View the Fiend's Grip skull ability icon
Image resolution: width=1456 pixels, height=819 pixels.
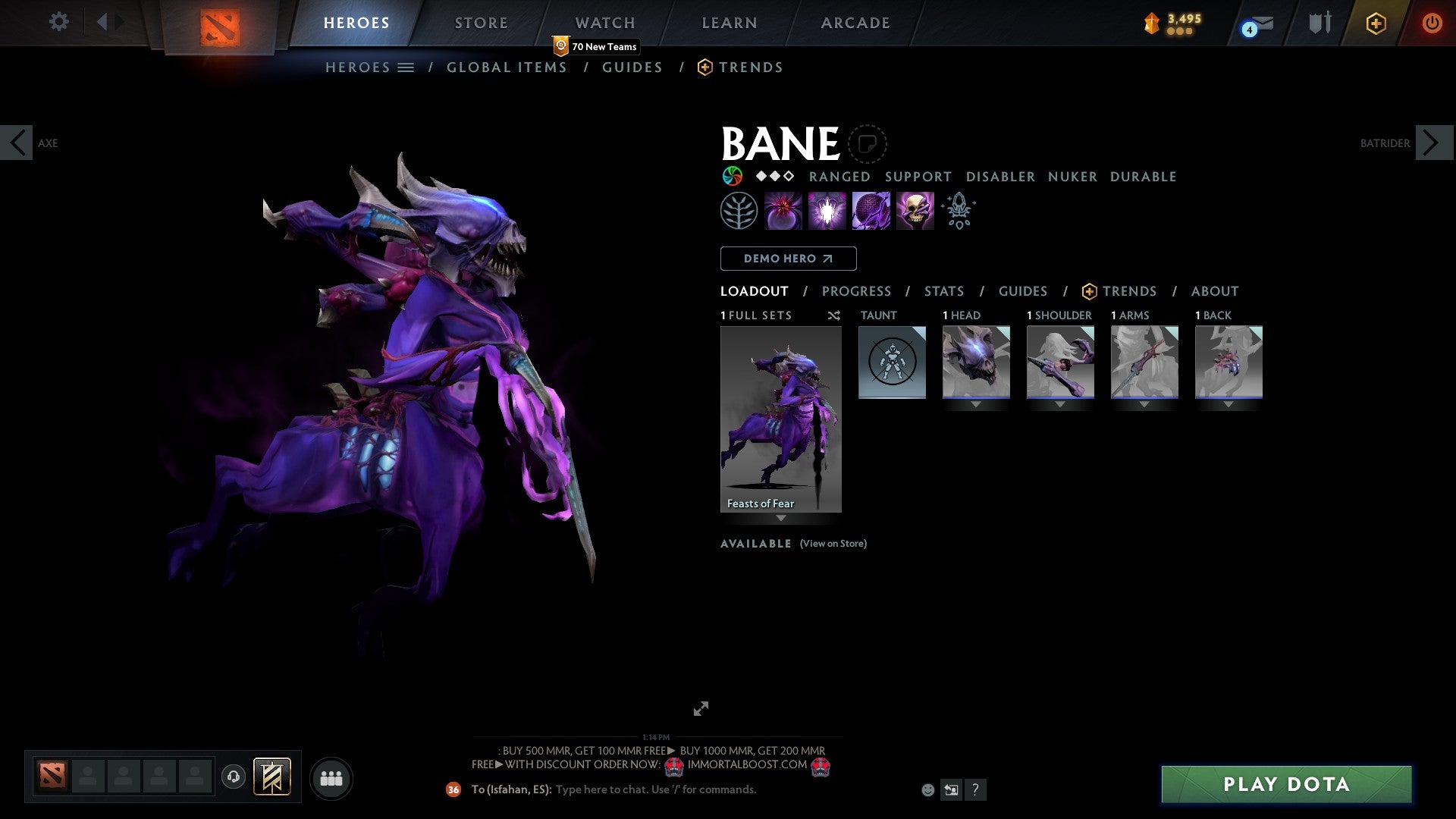915,210
